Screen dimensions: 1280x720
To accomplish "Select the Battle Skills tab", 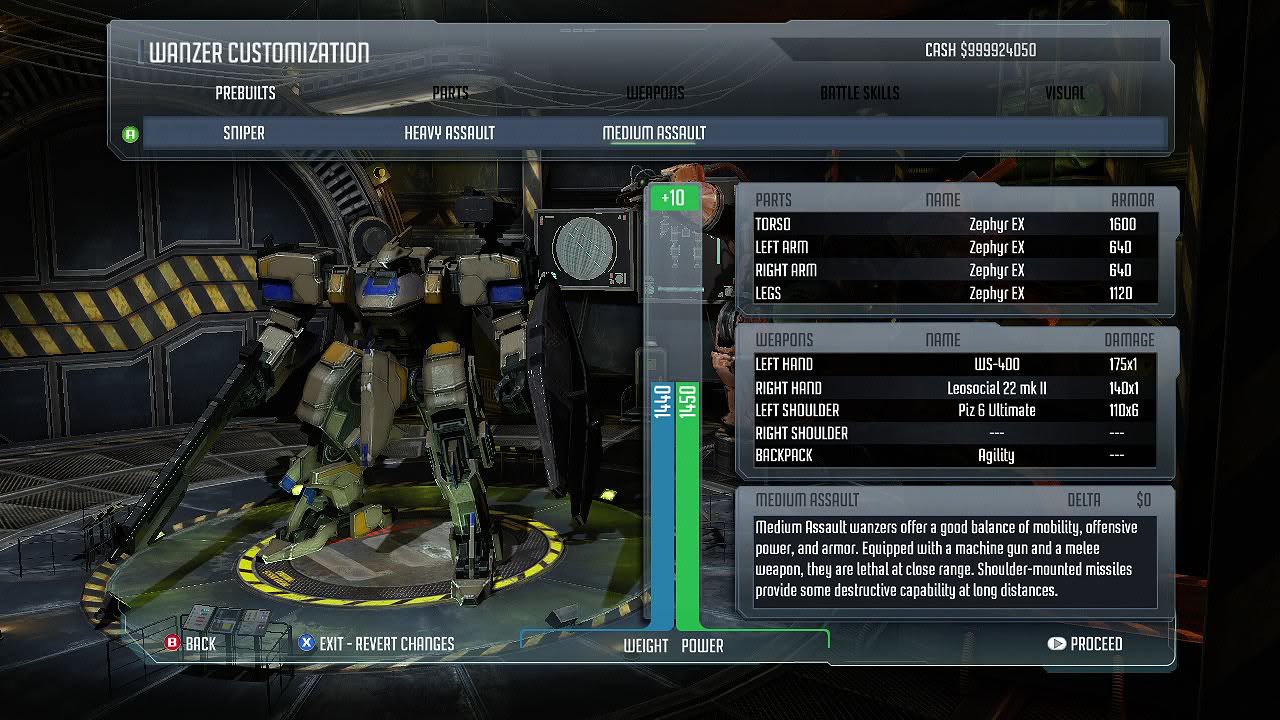I will [x=859, y=93].
